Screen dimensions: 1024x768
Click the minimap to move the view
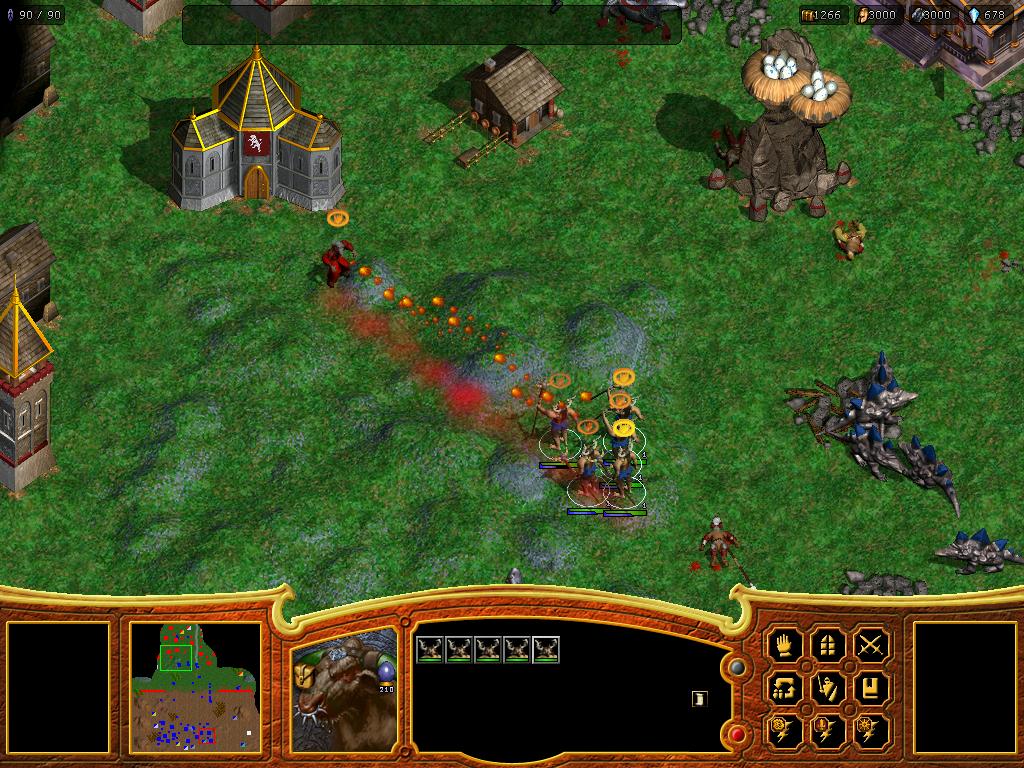pyautogui.click(x=195, y=687)
